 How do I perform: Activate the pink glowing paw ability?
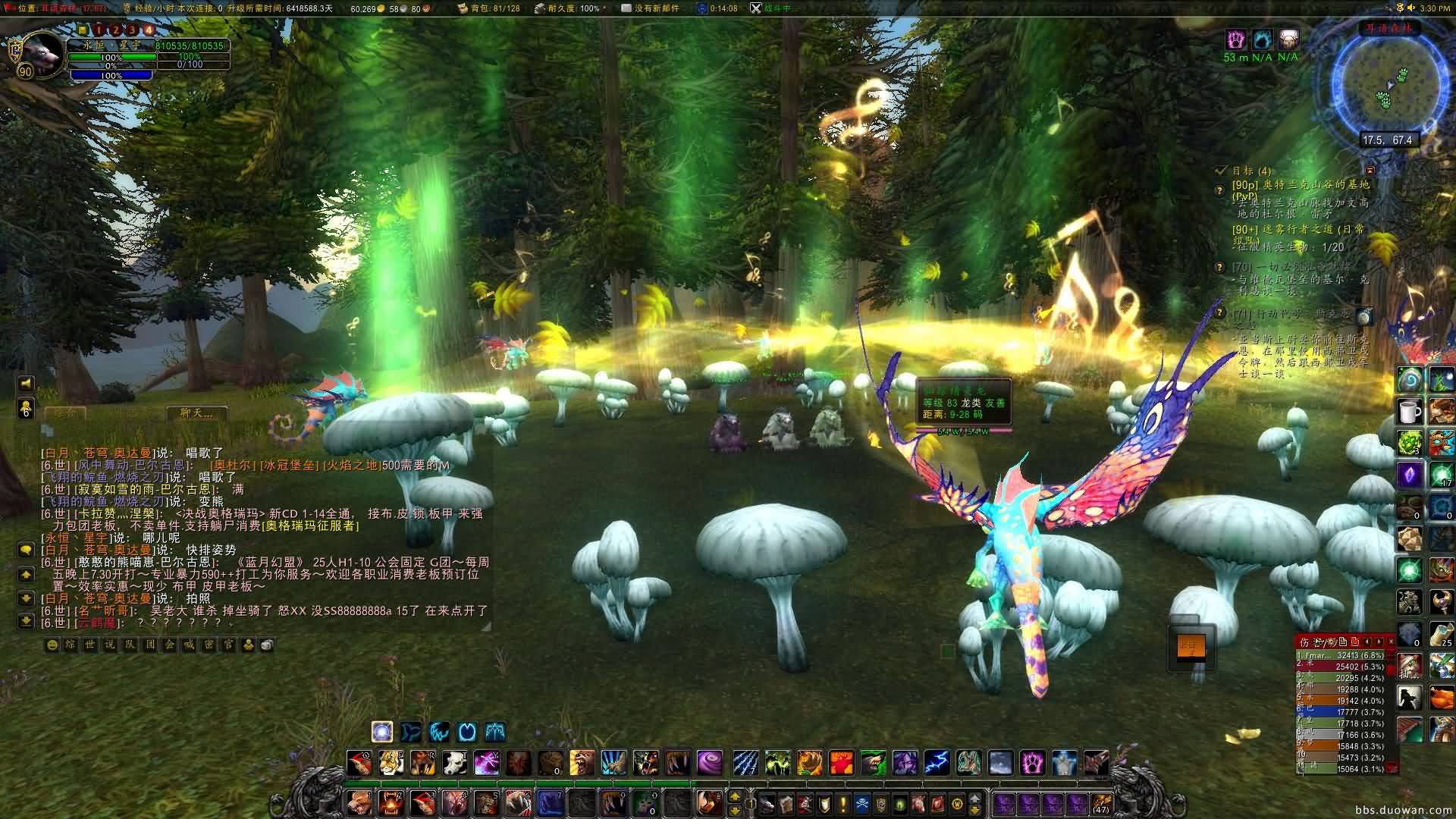tap(1032, 761)
